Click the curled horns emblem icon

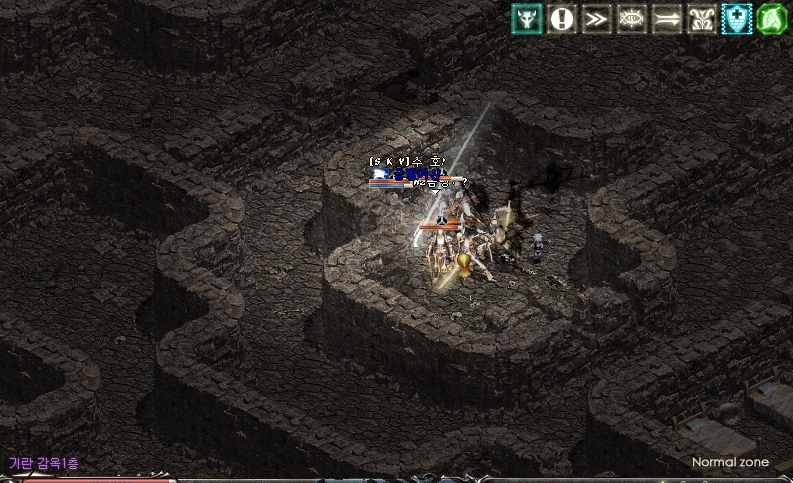[x=702, y=18]
